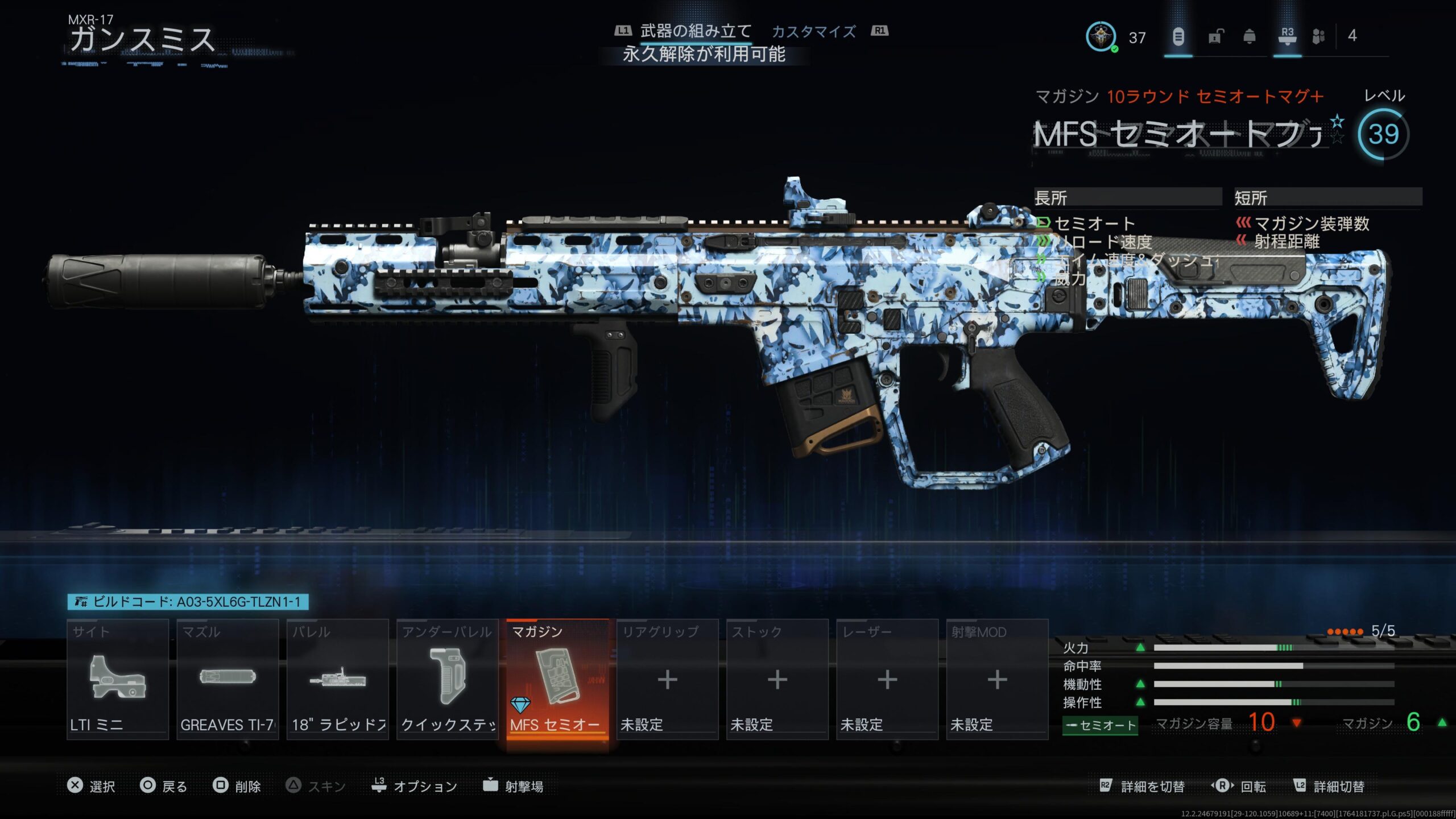Add a ストック attachment
Image resolution: width=1456 pixels, height=819 pixels.
click(777, 679)
